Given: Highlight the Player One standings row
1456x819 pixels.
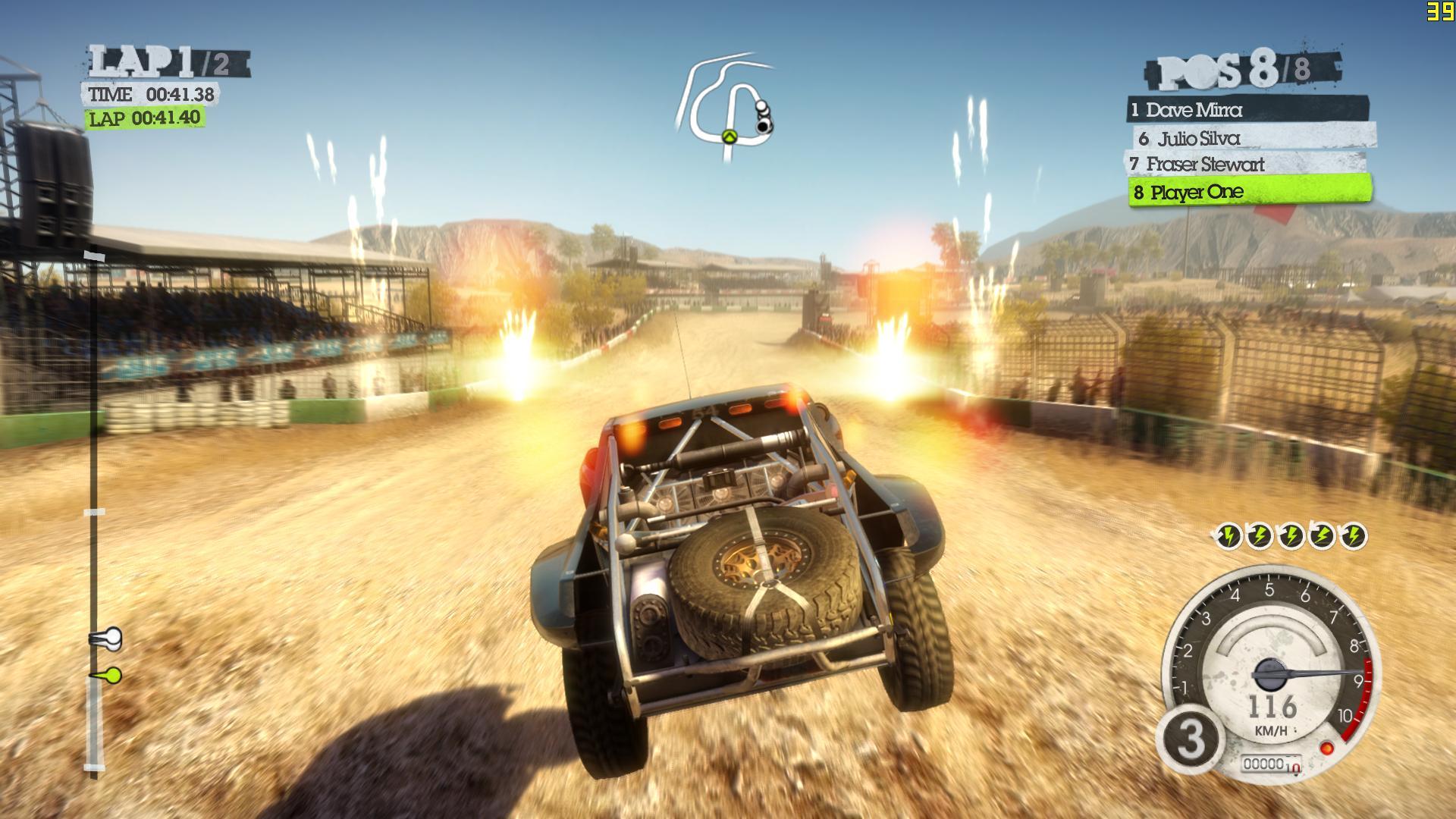Looking at the screenshot, I should point(1250,192).
